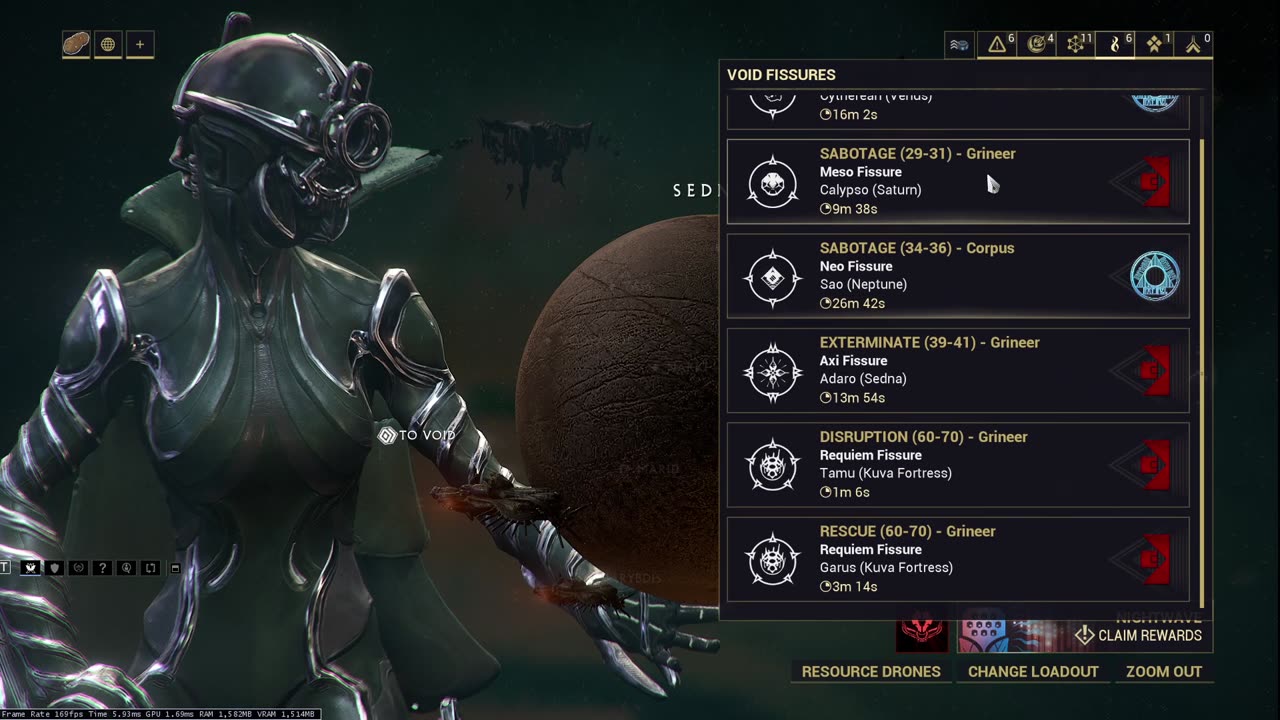This screenshot has width=1280, height=720.
Task: Show the Syndicates tab with diamond emblem
Action: [1155, 44]
